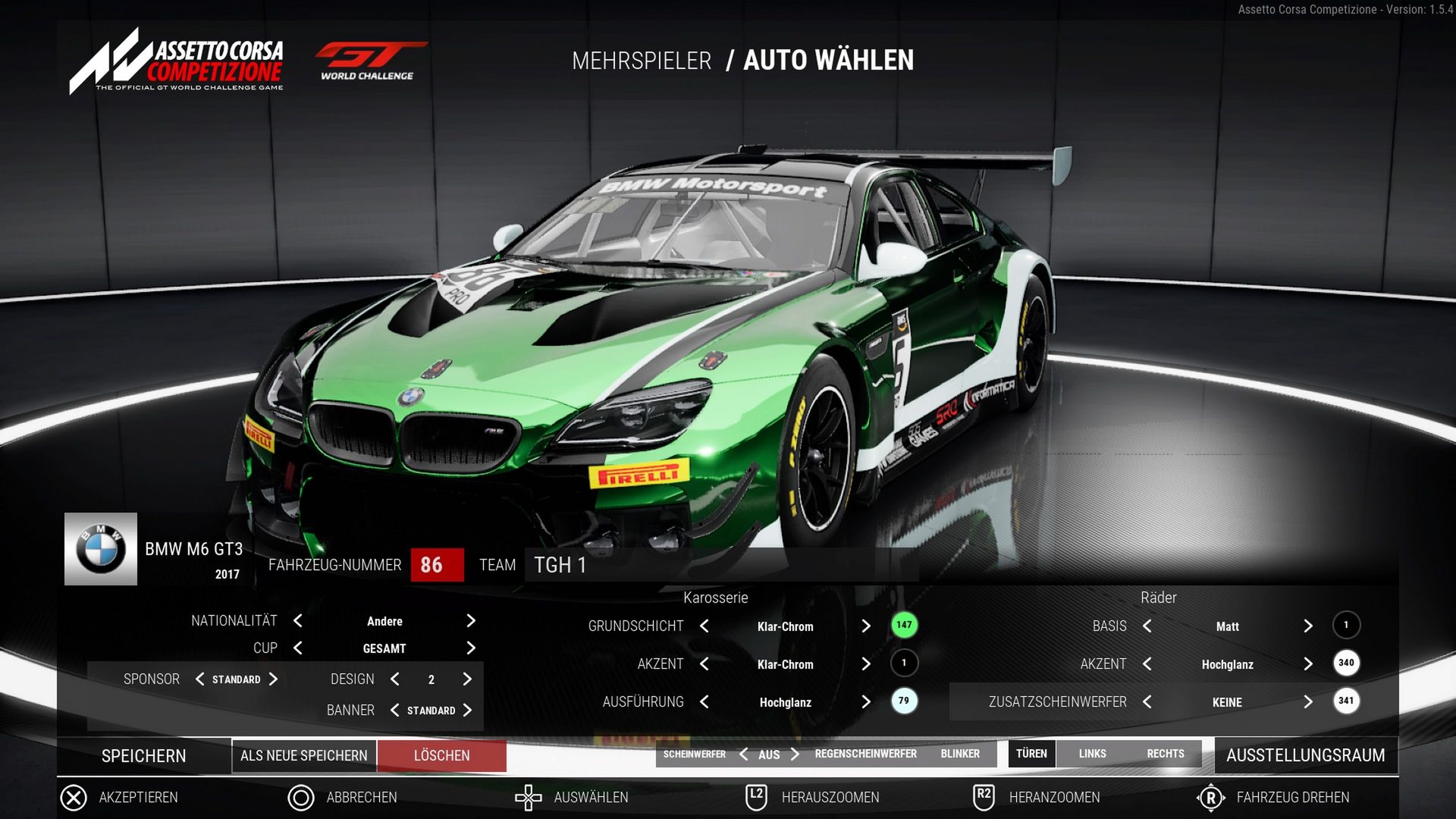Select the wheel Basis color swatch 1
Screen dimensions: 1456x819
(1346, 626)
